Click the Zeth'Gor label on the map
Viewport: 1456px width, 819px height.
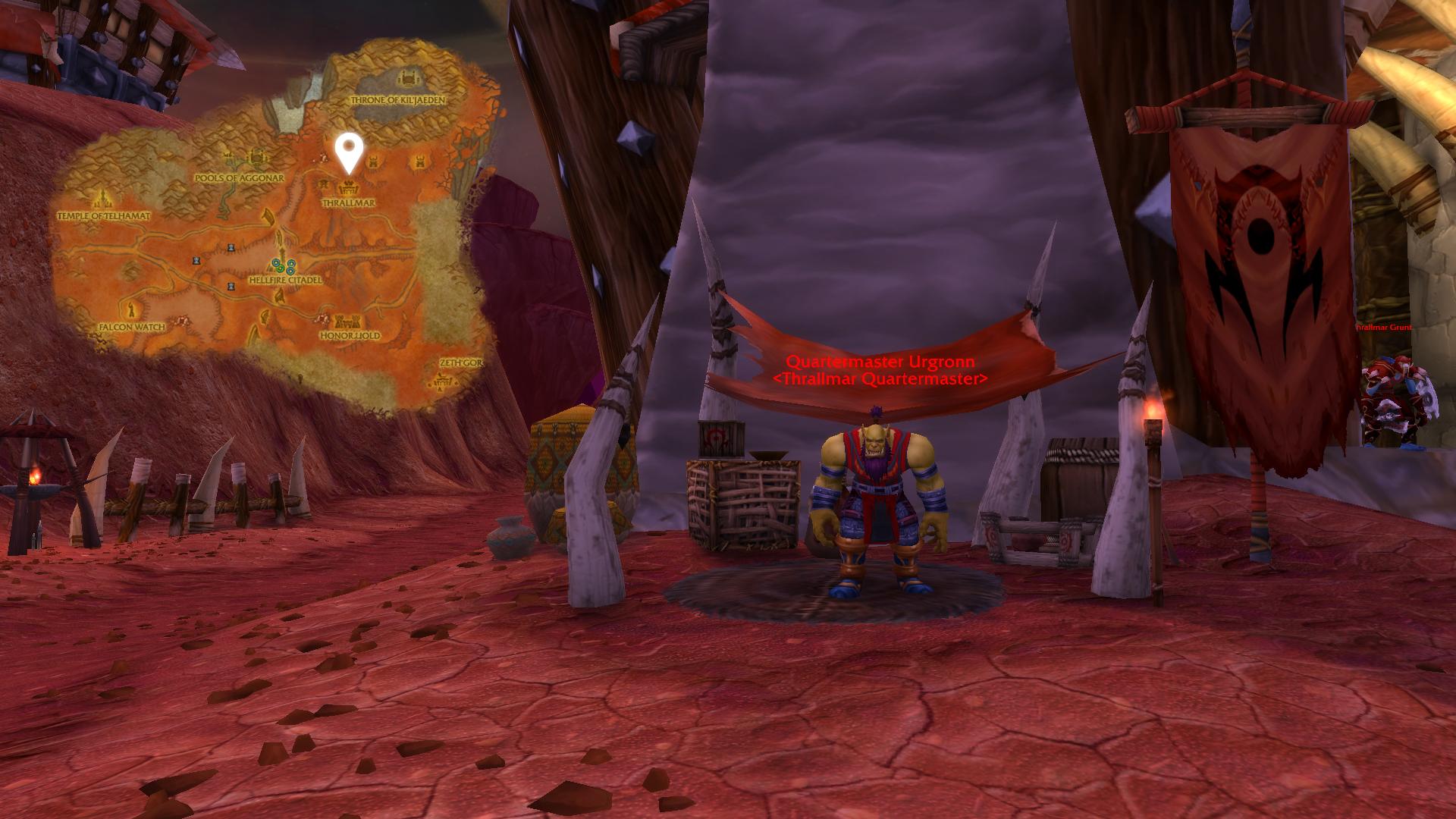pos(460,362)
